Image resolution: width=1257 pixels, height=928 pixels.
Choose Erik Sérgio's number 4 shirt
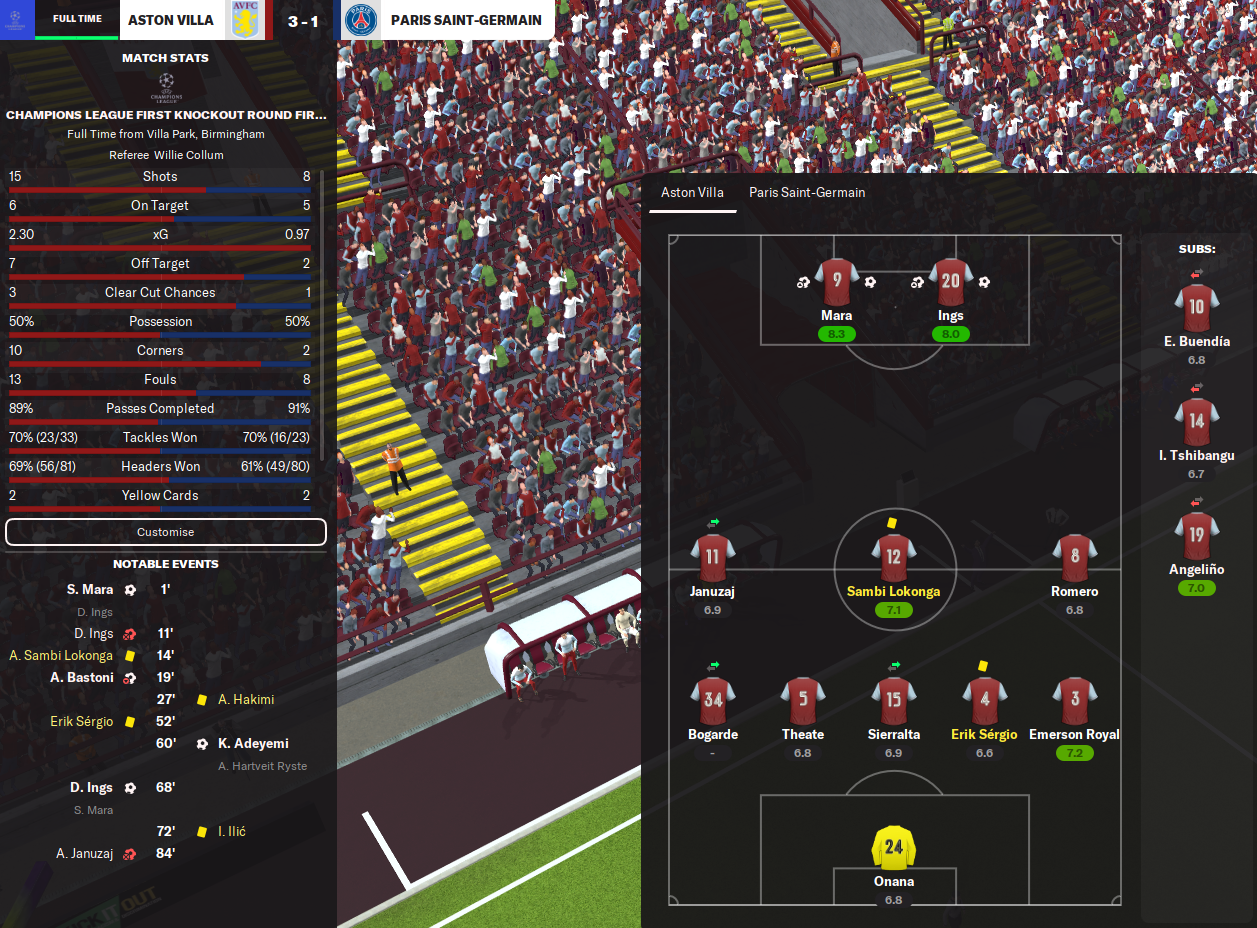tap(984, 700)
